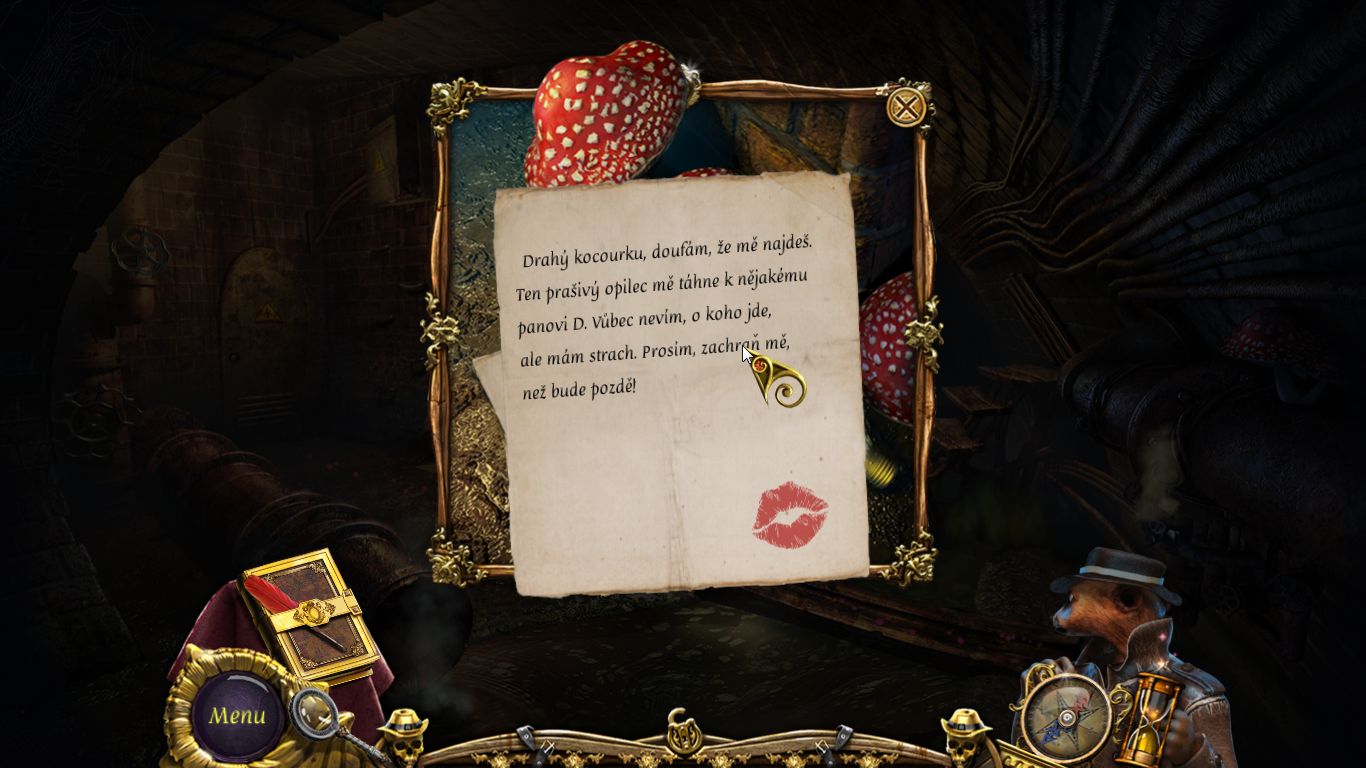Screen dimensions: 1366x768
Task: Open the compass map
Action: point(1066,718)
